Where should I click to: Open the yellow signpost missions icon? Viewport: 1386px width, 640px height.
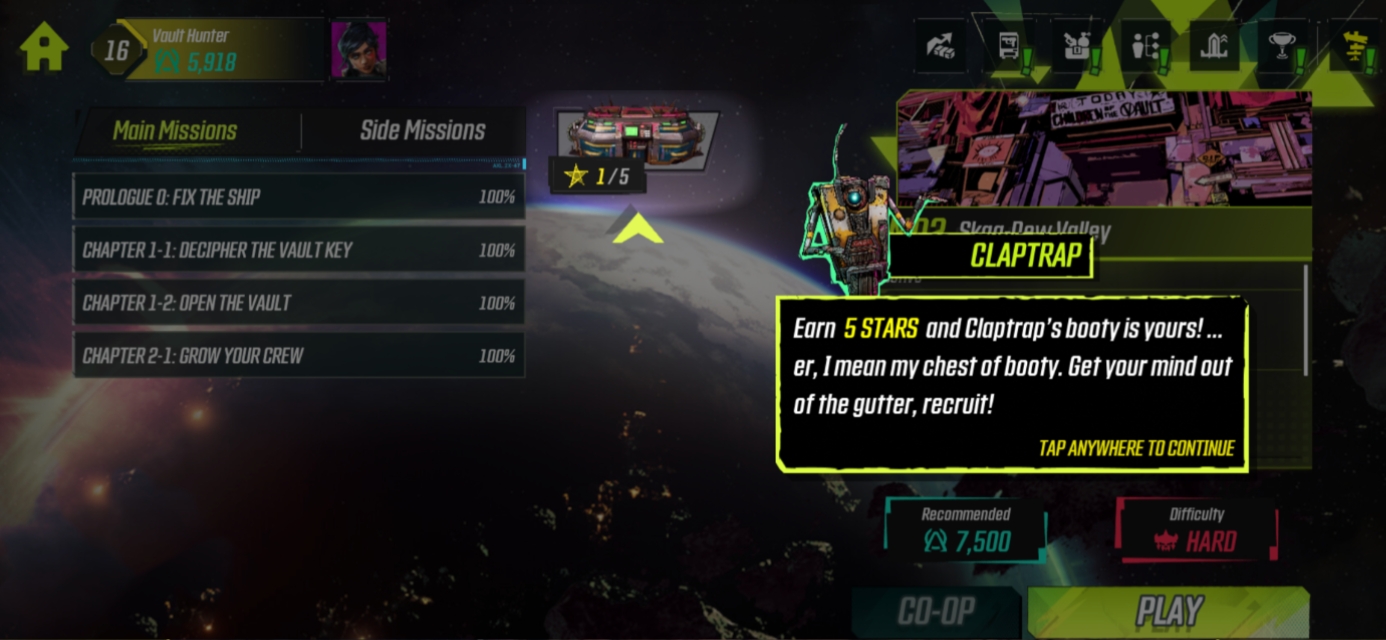tap(1356, 47)
